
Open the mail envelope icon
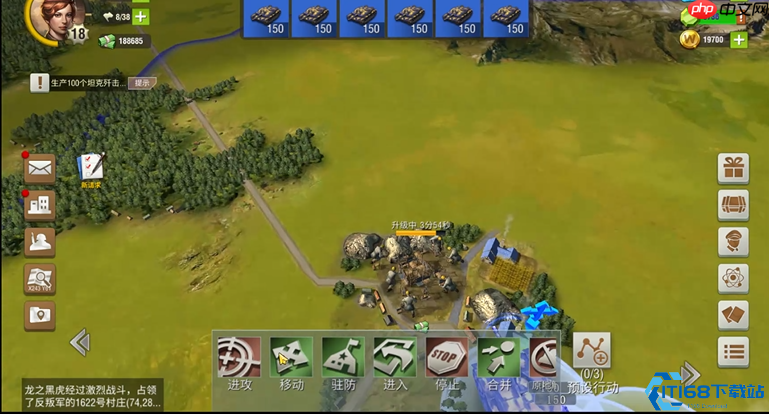pyautogui.click(x=40, y=168)
